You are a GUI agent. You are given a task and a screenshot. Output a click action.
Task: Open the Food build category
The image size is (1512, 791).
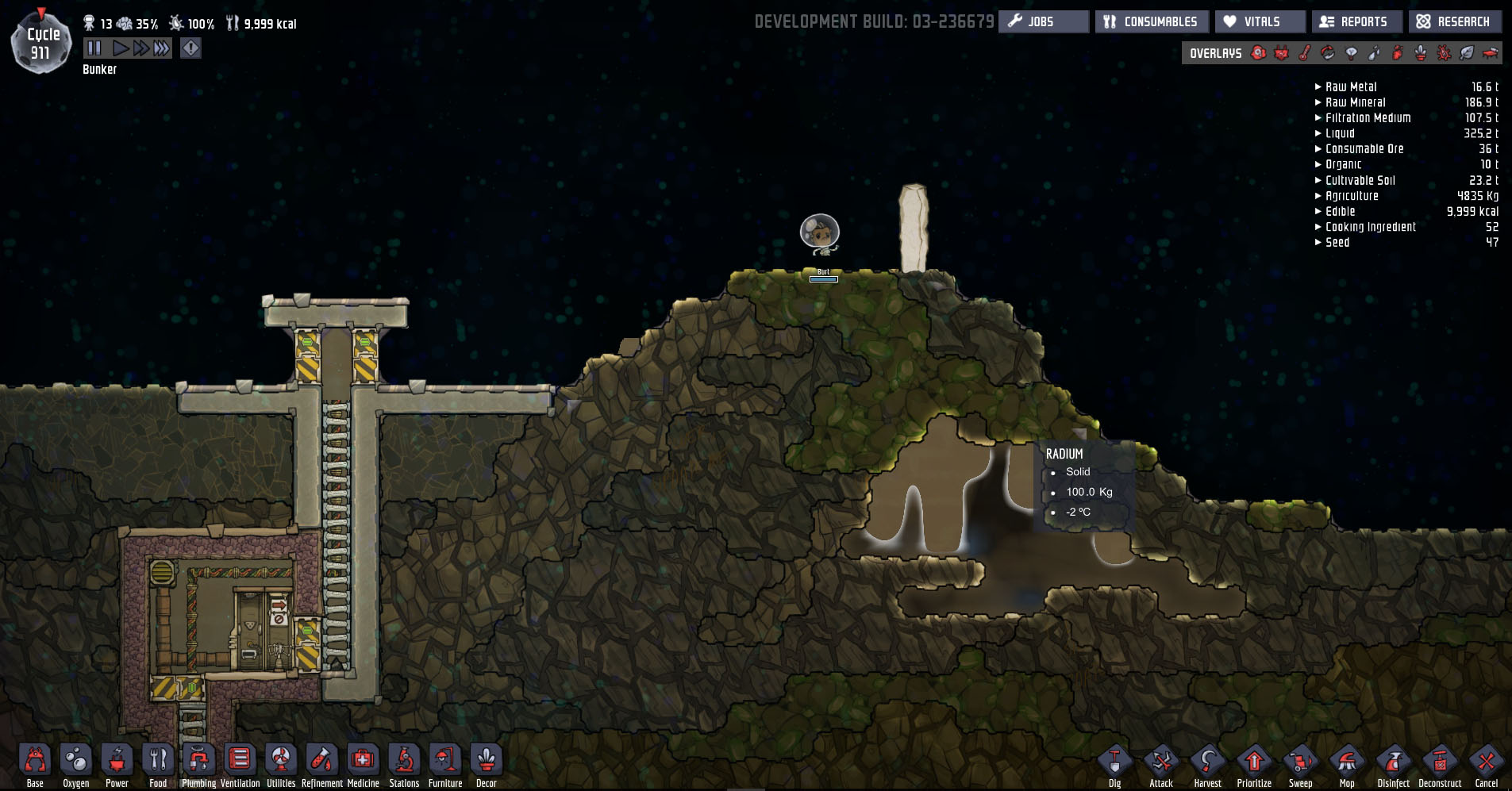158,760
